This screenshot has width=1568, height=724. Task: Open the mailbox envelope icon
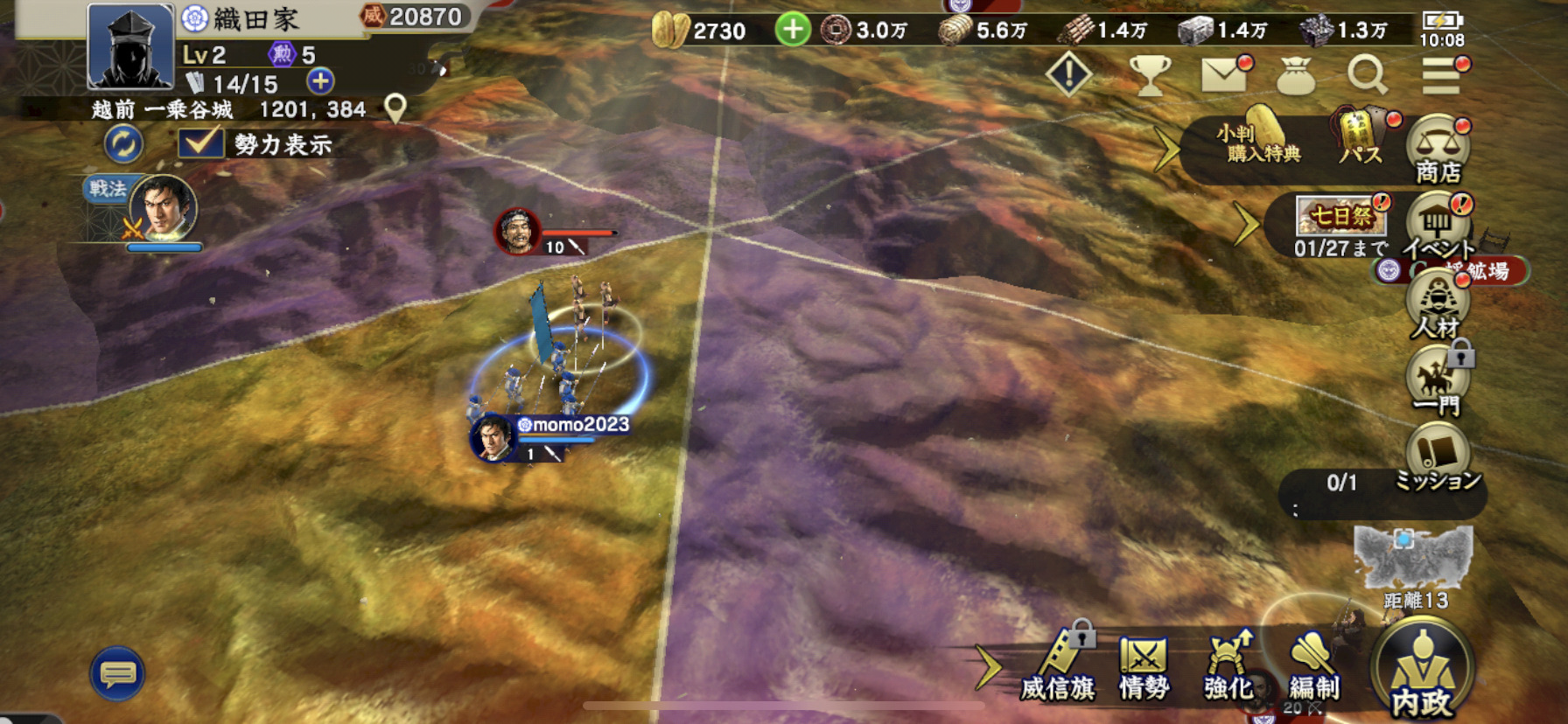1224,75
